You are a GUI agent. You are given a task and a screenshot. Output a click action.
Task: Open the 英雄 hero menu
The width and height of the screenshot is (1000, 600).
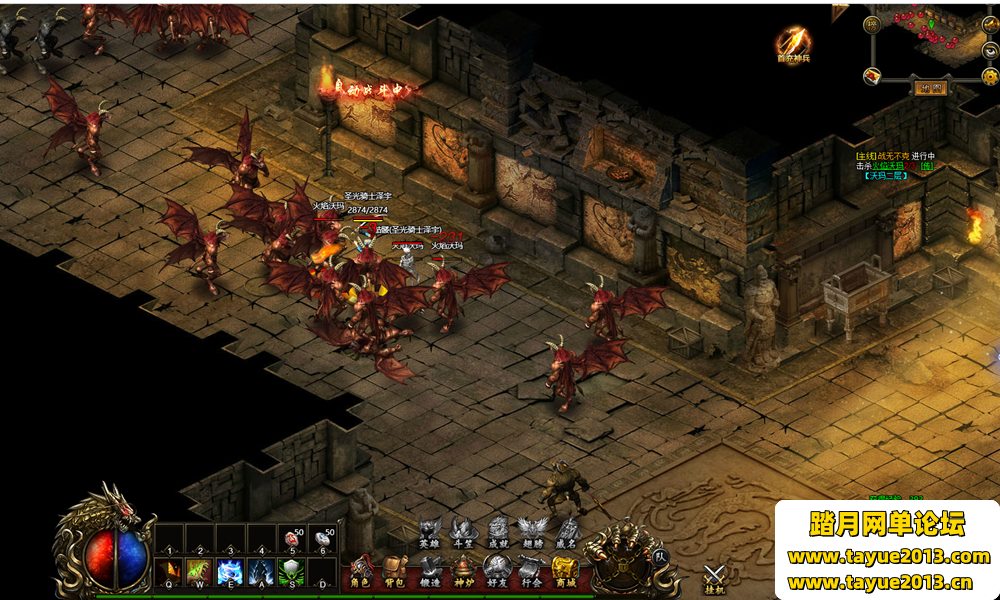pos(429,532)
